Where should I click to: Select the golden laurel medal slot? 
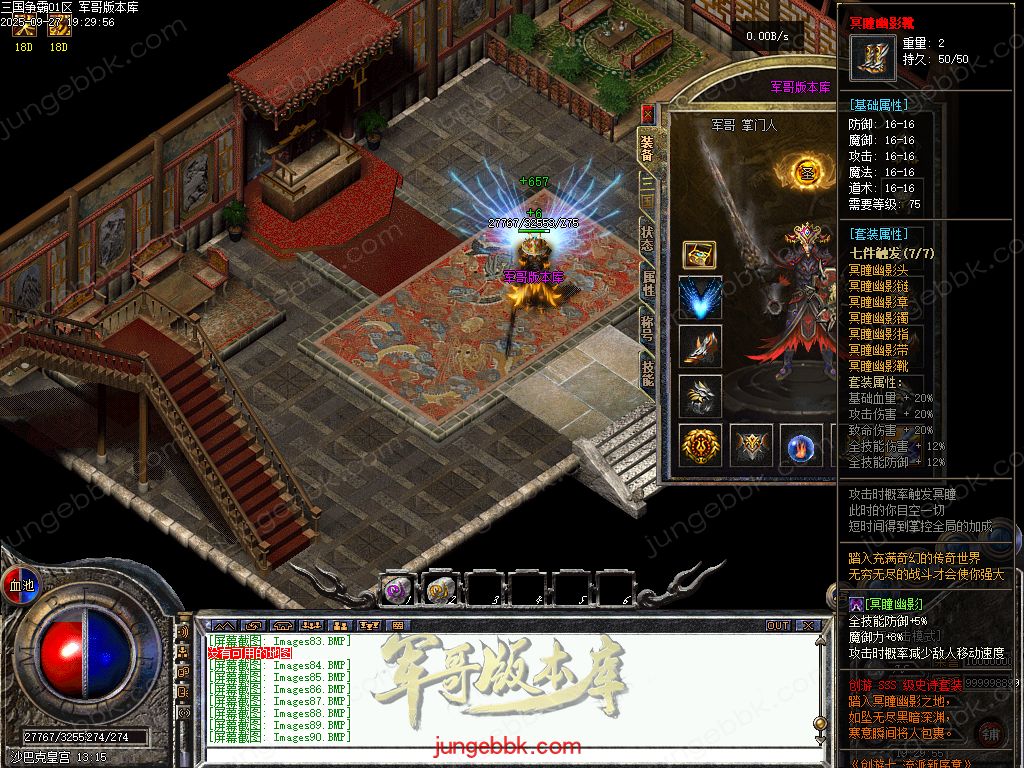tap(700, 445)
